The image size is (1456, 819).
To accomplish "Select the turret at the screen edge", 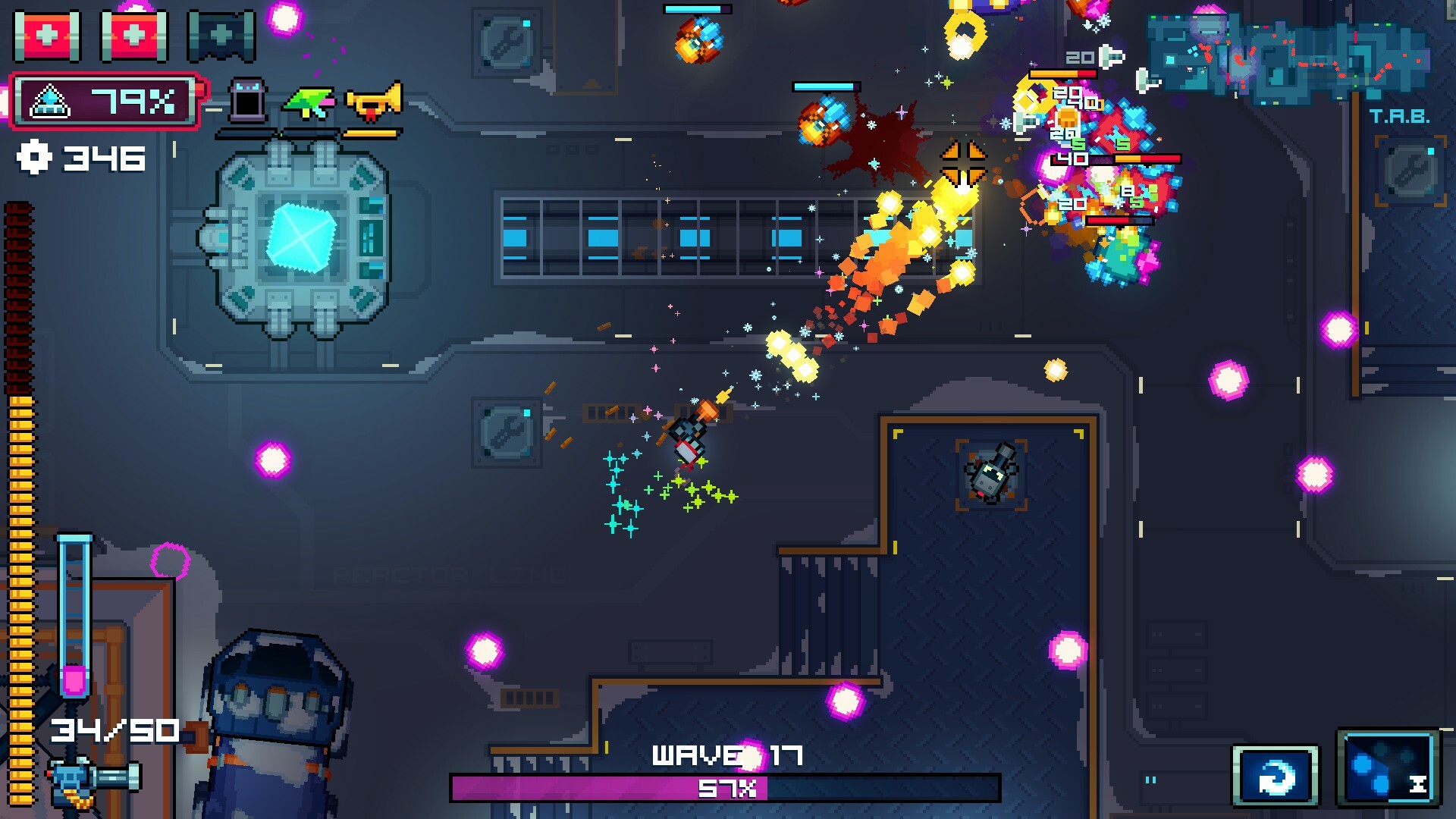I will [x=72, y=781].
